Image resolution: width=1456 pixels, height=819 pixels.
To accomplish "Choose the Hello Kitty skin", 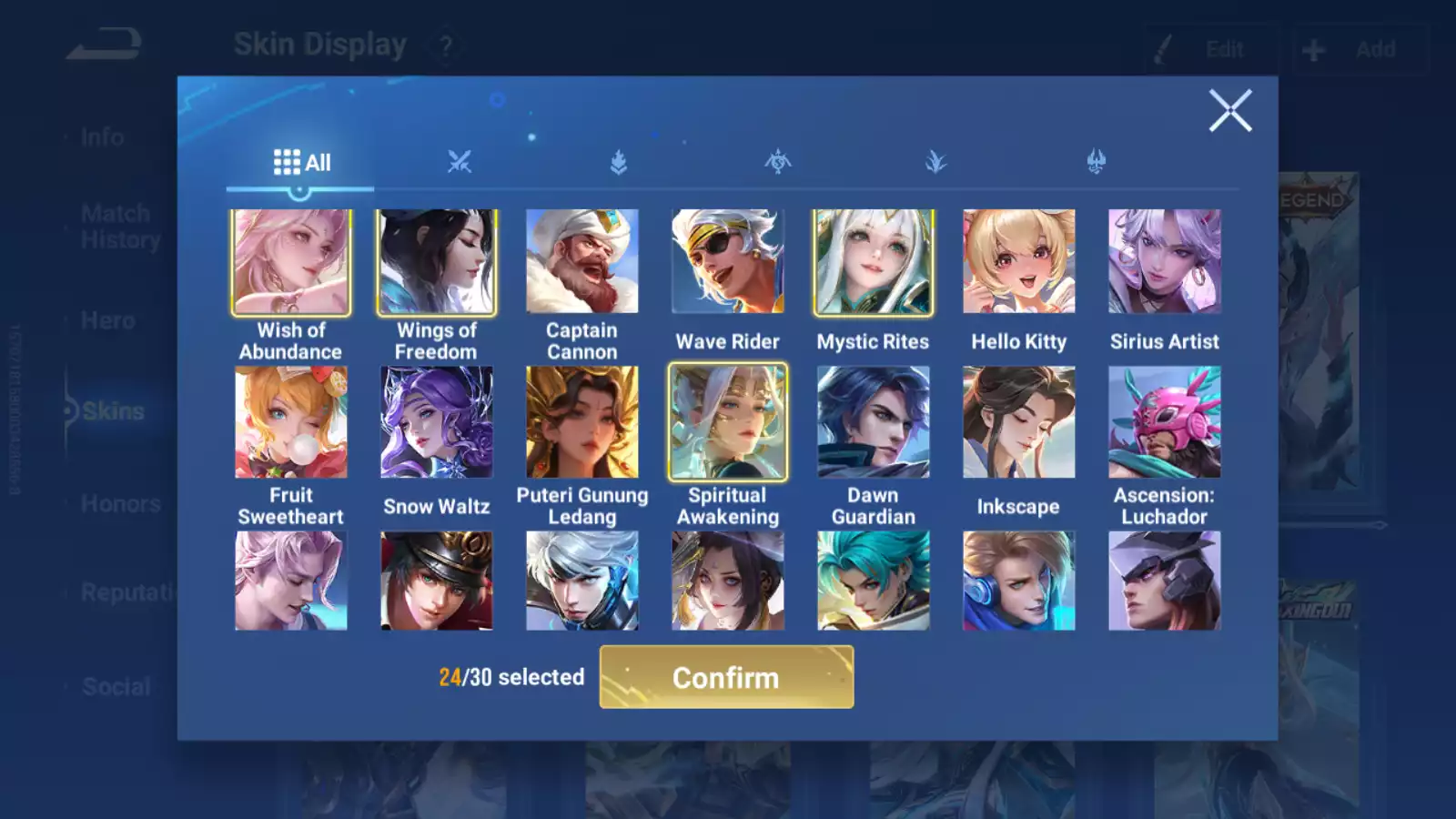I will click(x=1019, y=262).
